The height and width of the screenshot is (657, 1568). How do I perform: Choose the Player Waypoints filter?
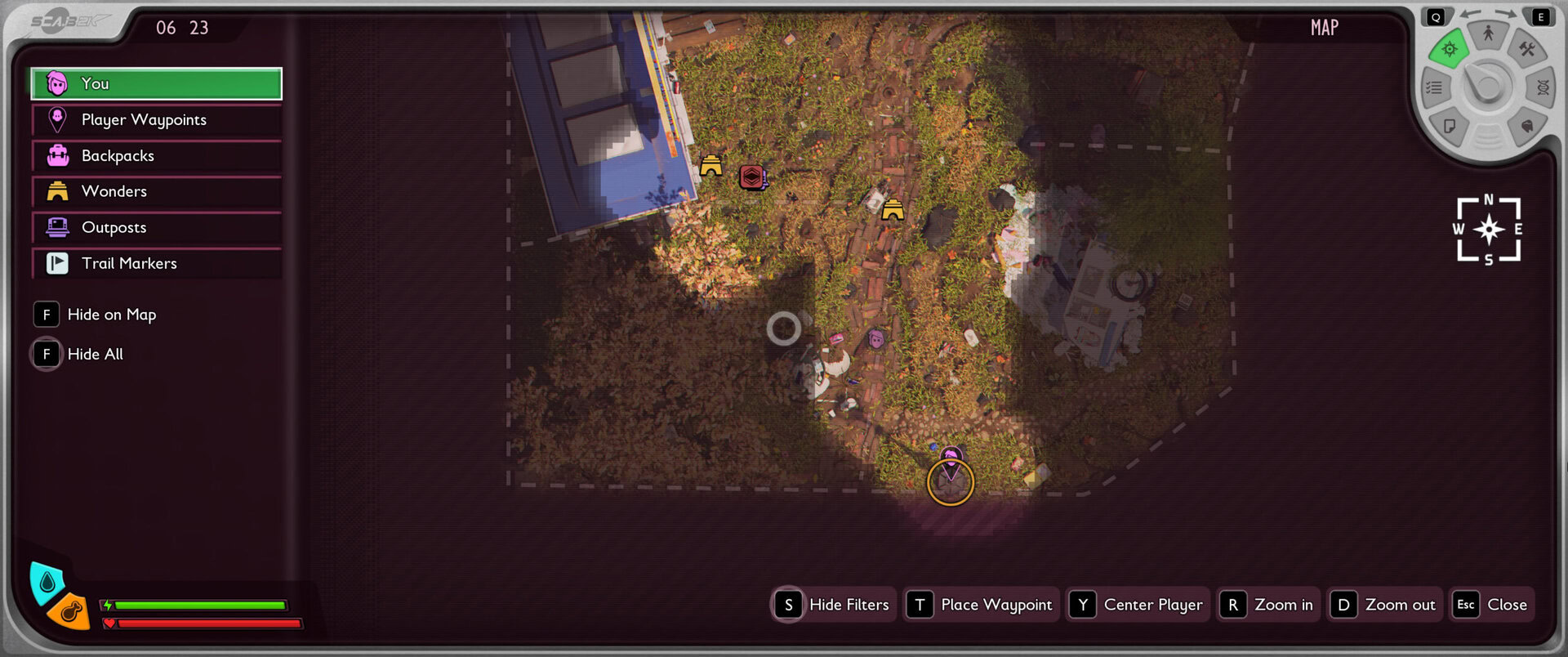pos(156,120)
